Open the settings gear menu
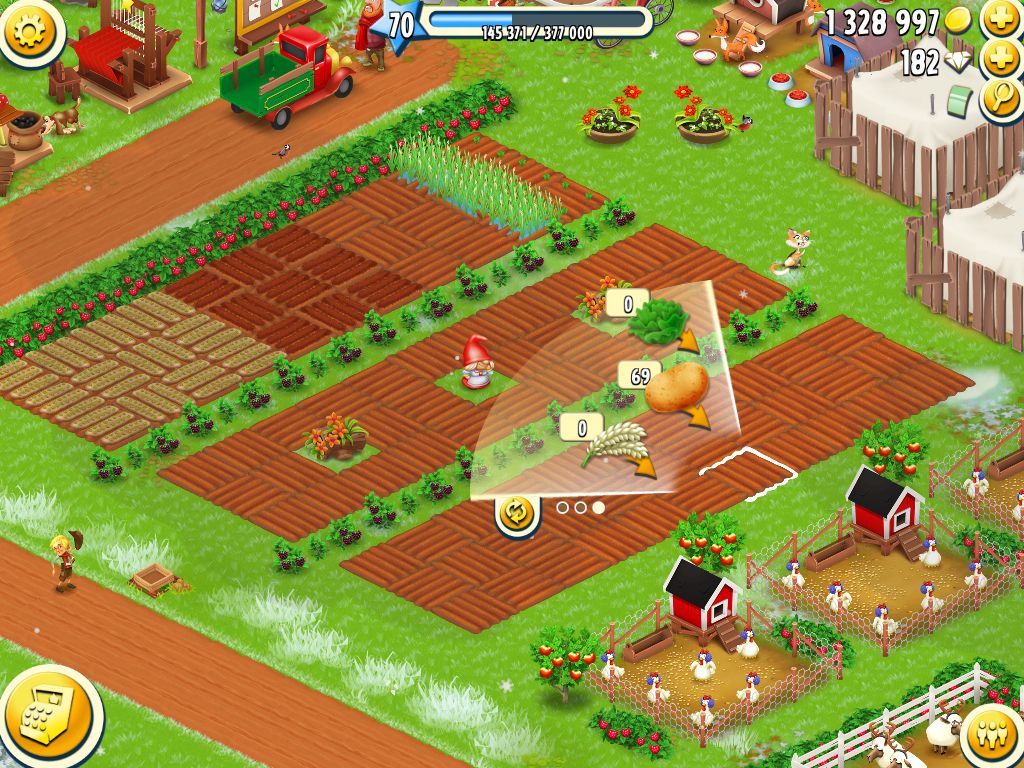The height and width of the screenshot is (768, 1024). 30,30
